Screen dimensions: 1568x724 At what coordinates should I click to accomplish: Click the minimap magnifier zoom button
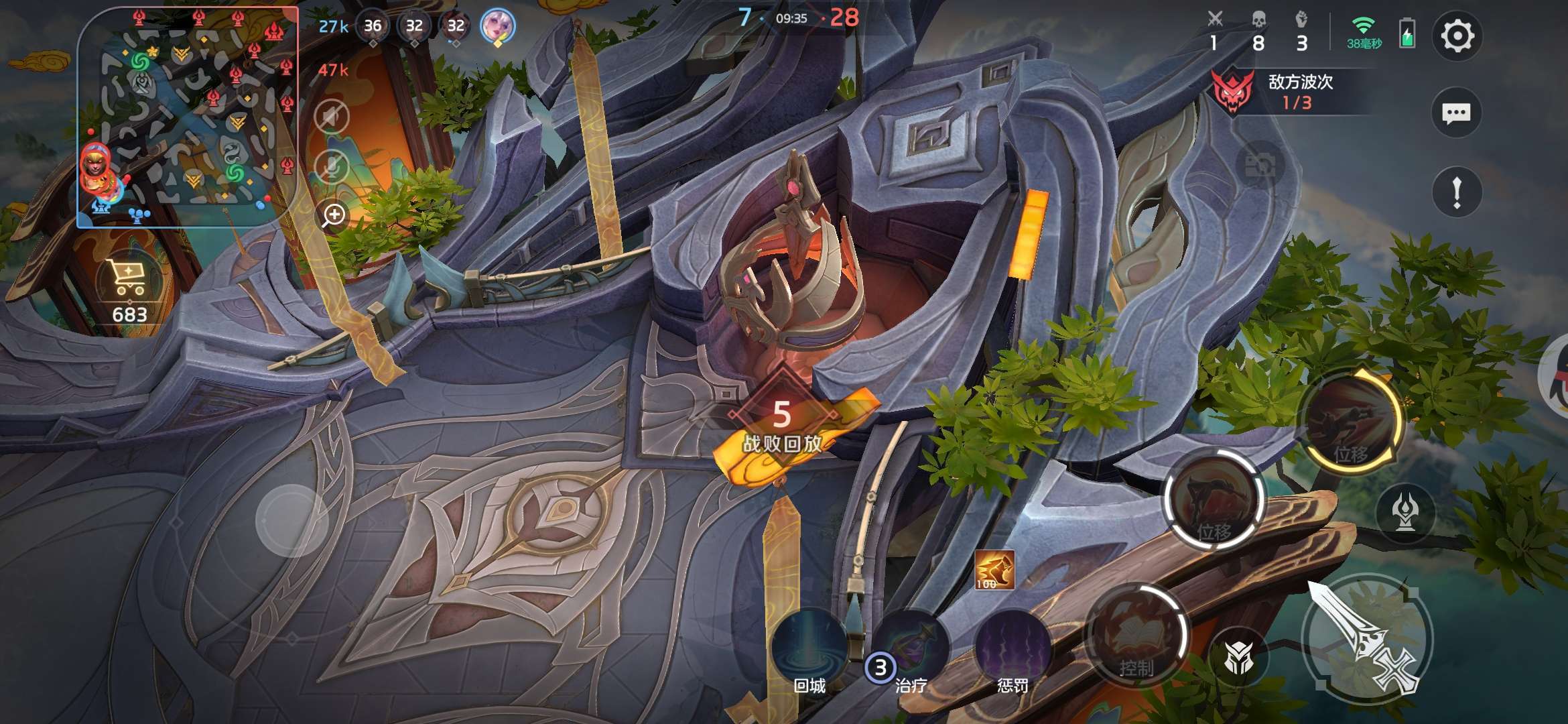[333, 215]
